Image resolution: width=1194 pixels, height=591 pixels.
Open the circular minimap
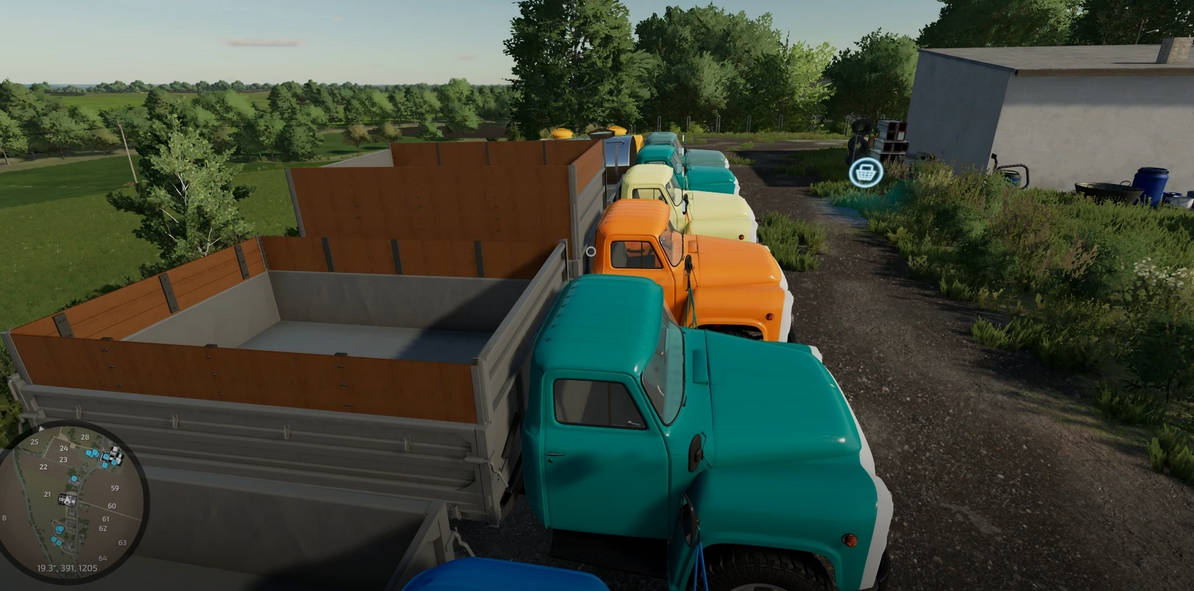[x=72, y=500]
